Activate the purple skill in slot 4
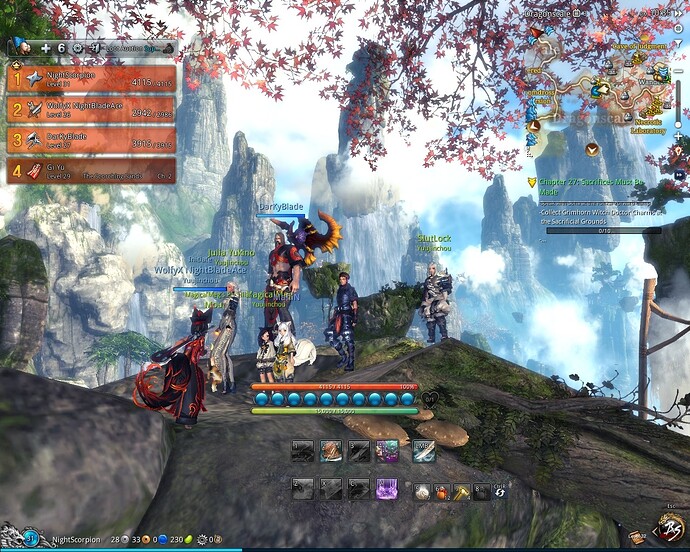 coord(388,451)
